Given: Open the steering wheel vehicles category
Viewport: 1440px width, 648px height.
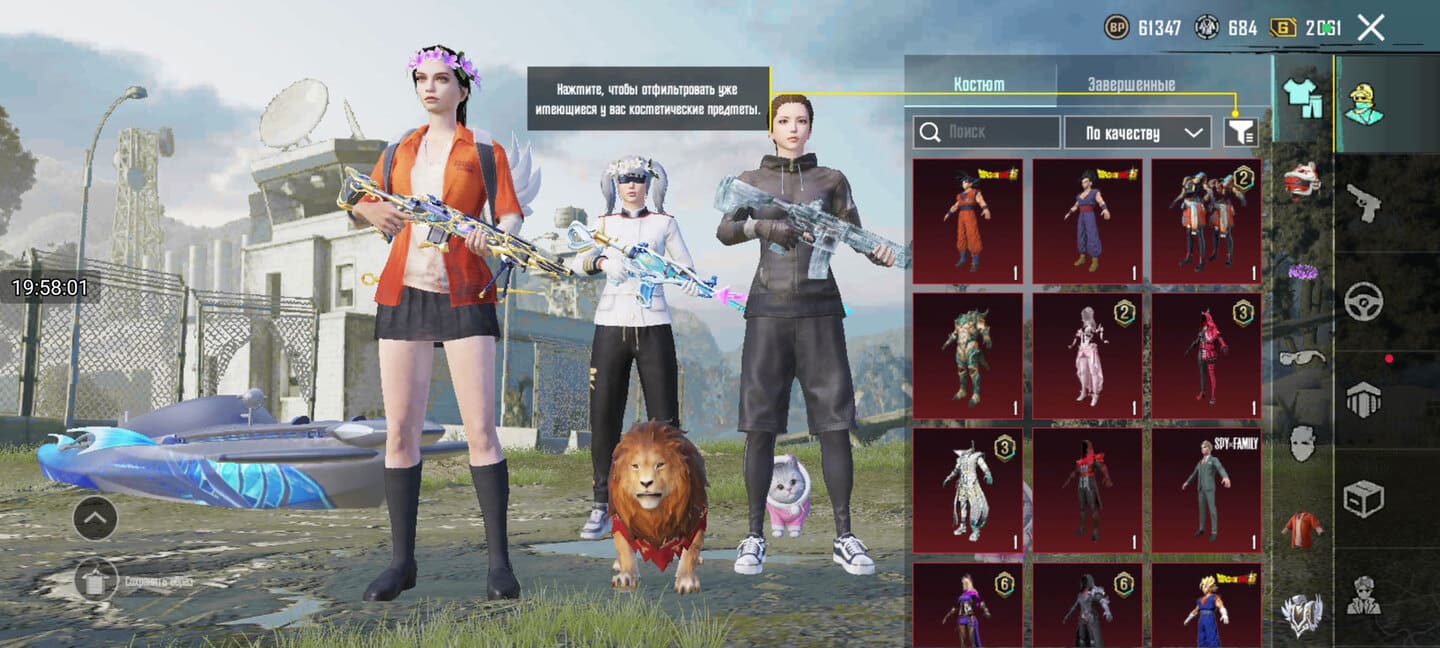Looking at the screenshot, I should (x=1363, y=301).
